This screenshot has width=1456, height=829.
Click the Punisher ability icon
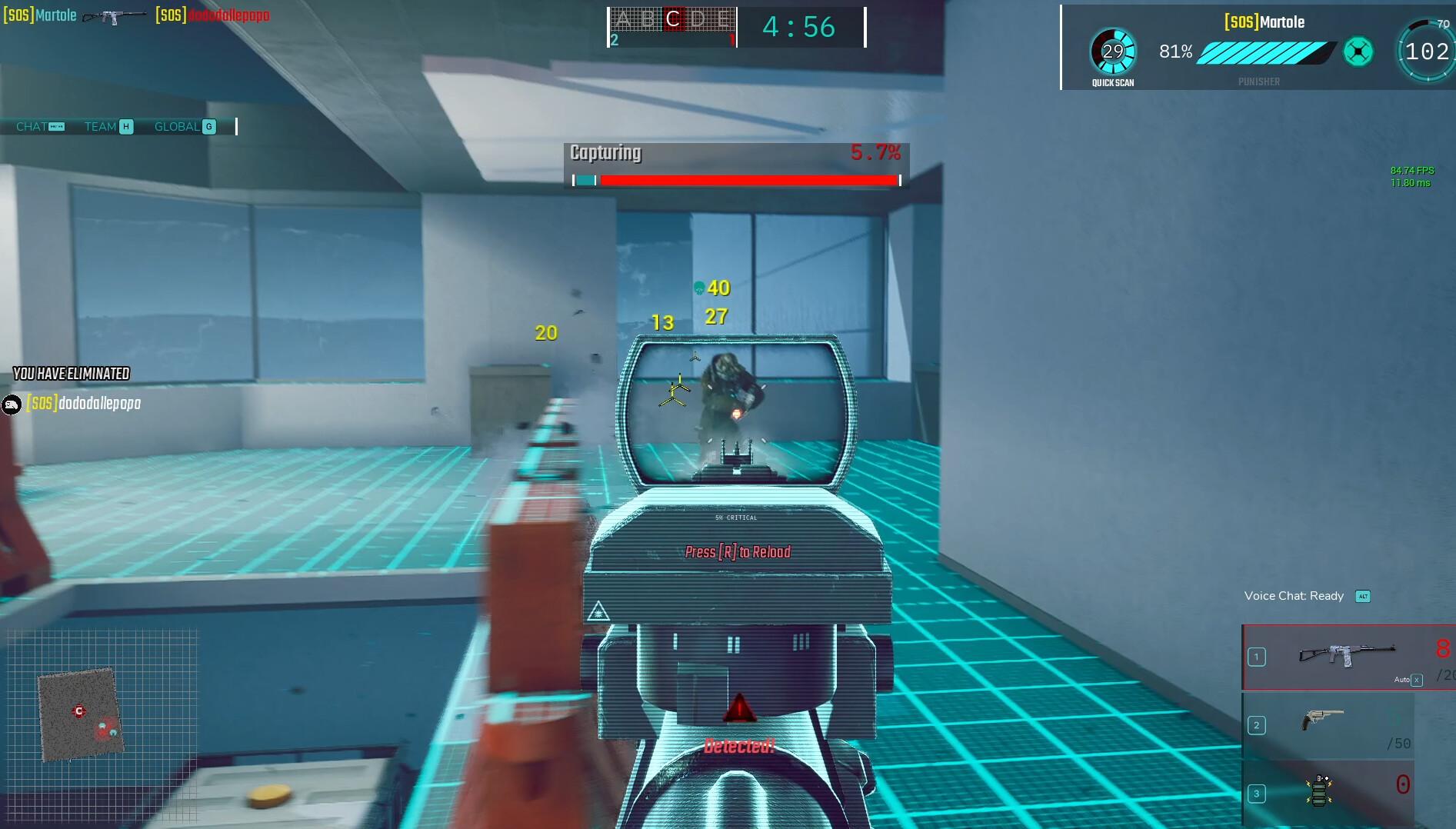1358,52
